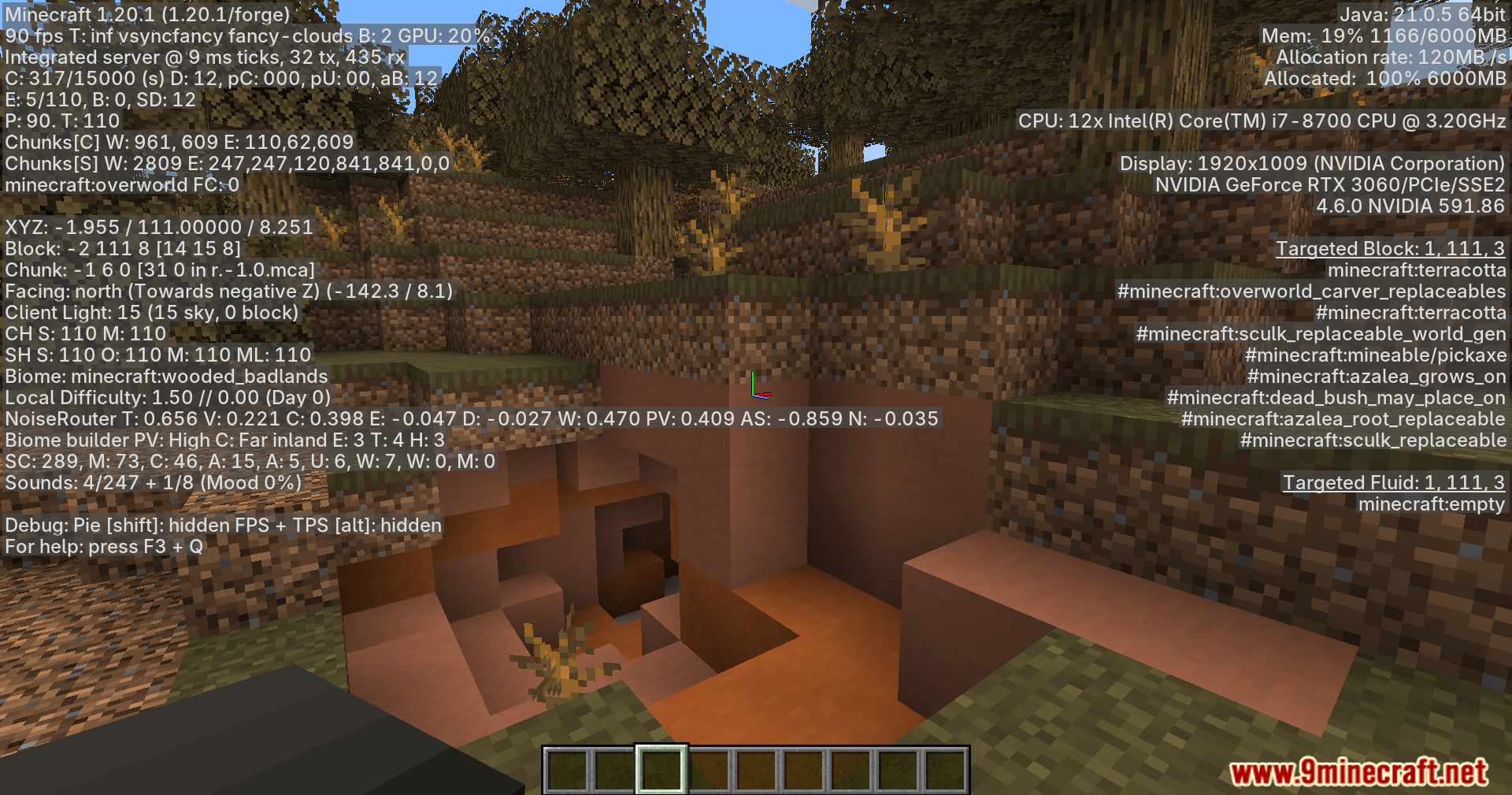This screenshot has width=1512, height=795.
Task: Expand the Targeted Block info section
Action: coord(1391,248)
